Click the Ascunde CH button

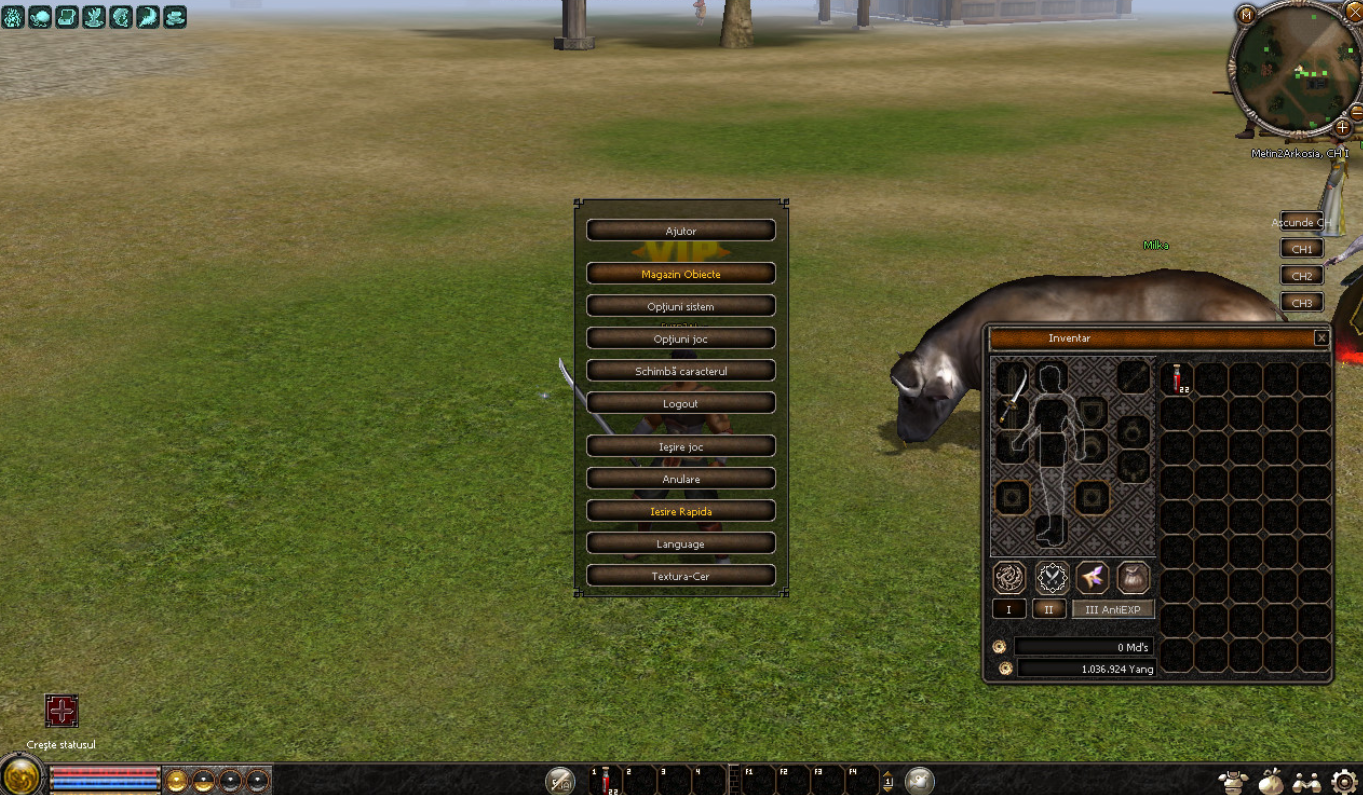coord(1300,223)
